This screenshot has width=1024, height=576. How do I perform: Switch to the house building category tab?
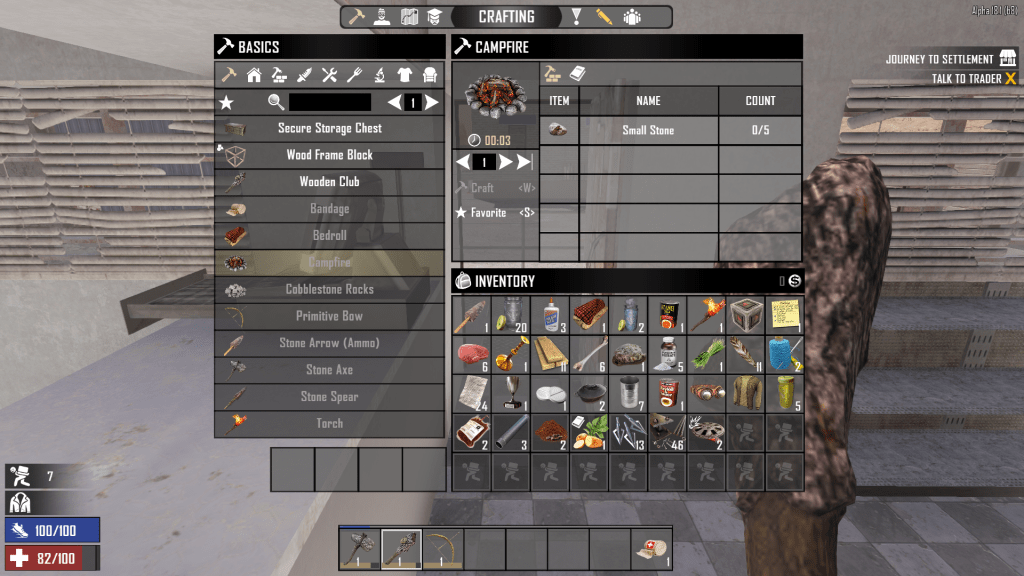[254, 75]
